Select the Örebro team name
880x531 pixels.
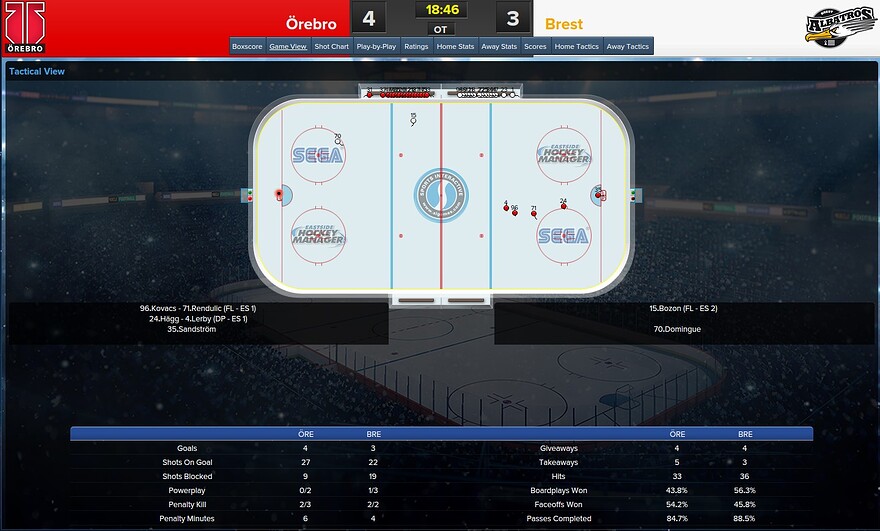[x=311, y=23]
